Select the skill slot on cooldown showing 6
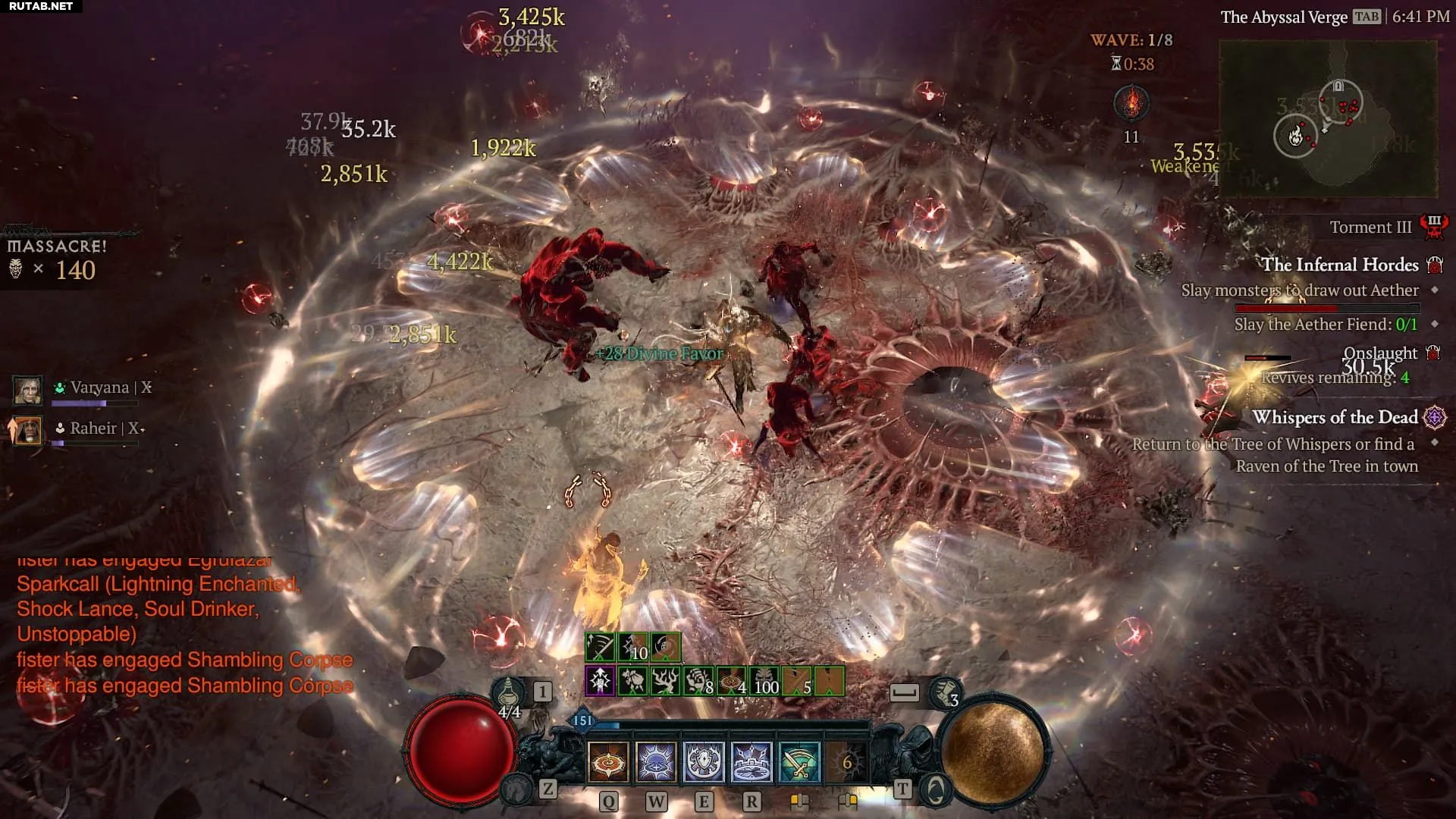Viewport: 1456px width, 819px height. [x=846, y=761]
